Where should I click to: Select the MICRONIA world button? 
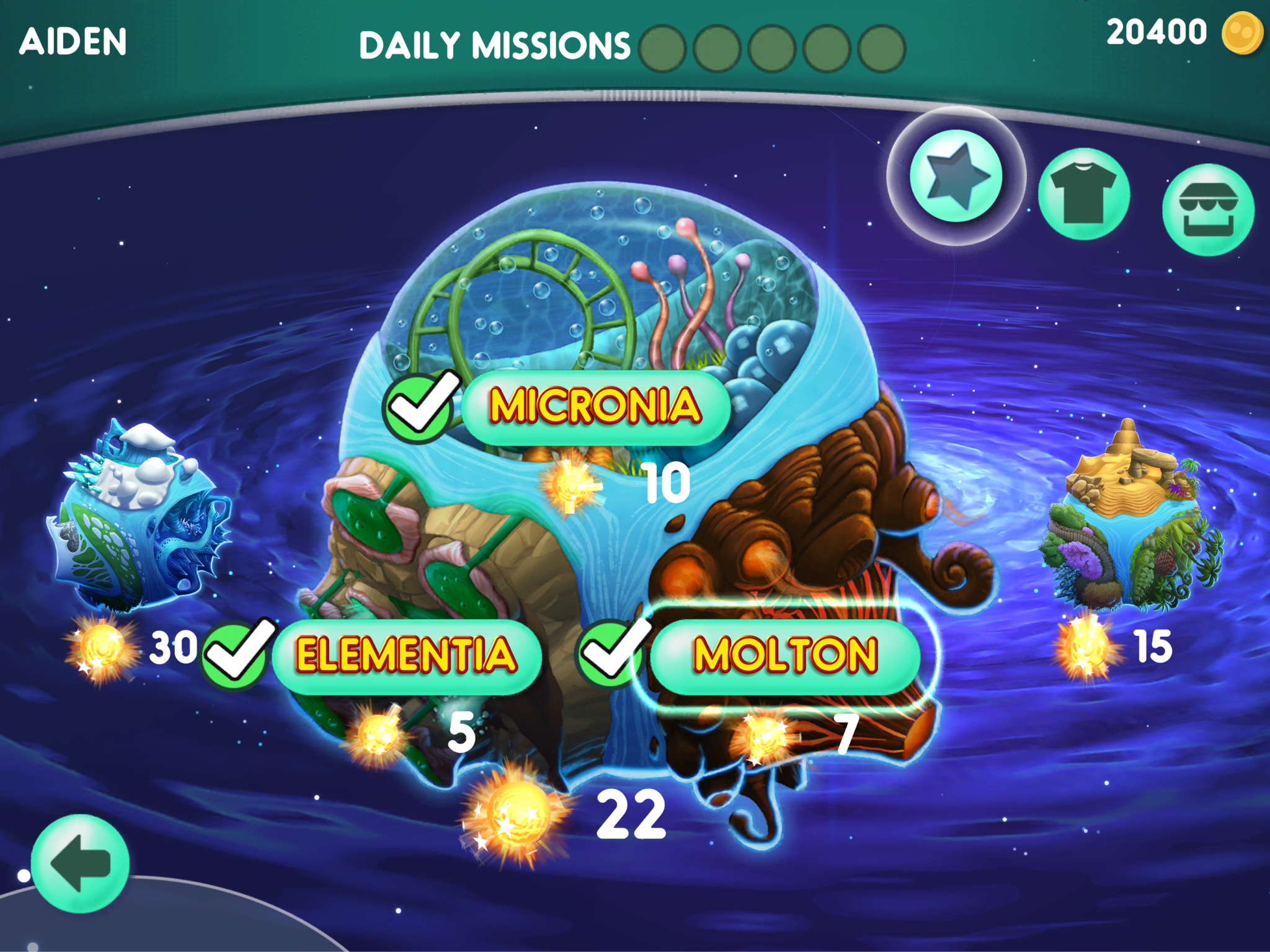pos(595,407)
